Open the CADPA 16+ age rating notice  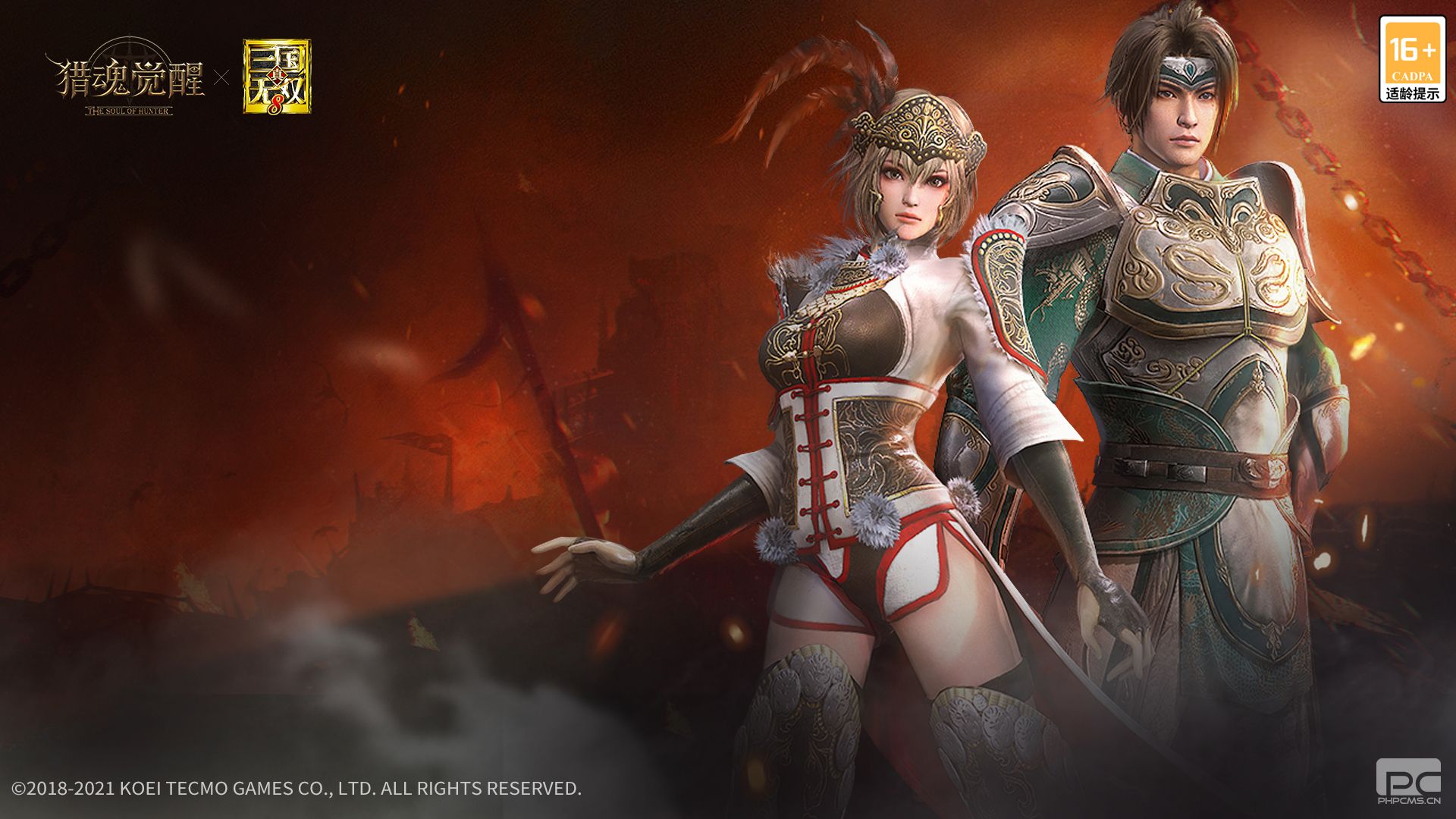pos(1412,60)
